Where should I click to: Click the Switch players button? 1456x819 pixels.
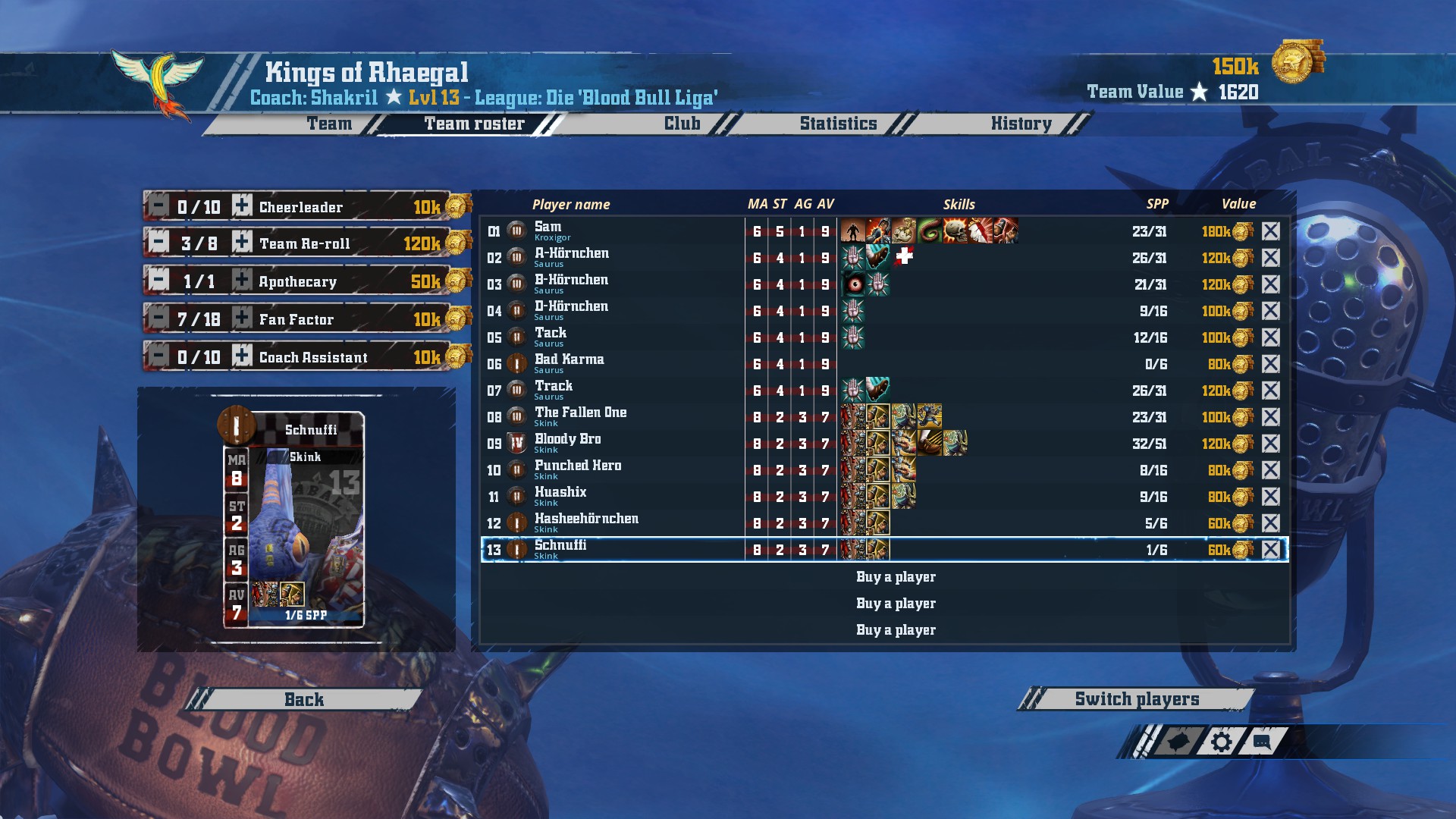(x=1136, y=699)
